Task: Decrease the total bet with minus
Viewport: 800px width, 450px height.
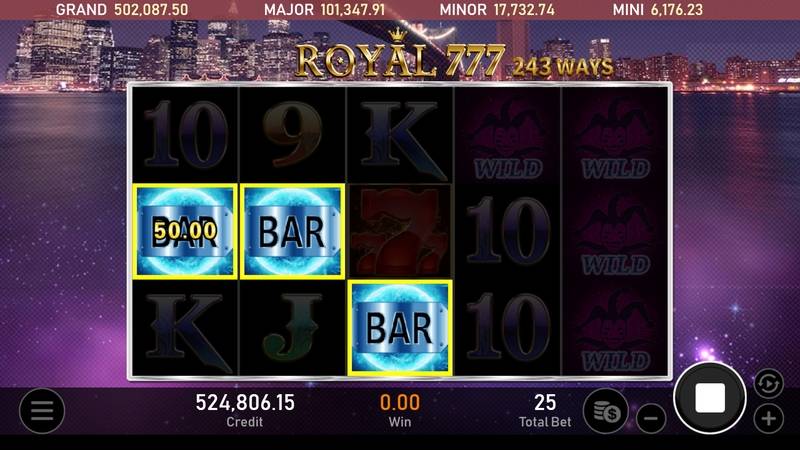Action: (x=650, y=418)
